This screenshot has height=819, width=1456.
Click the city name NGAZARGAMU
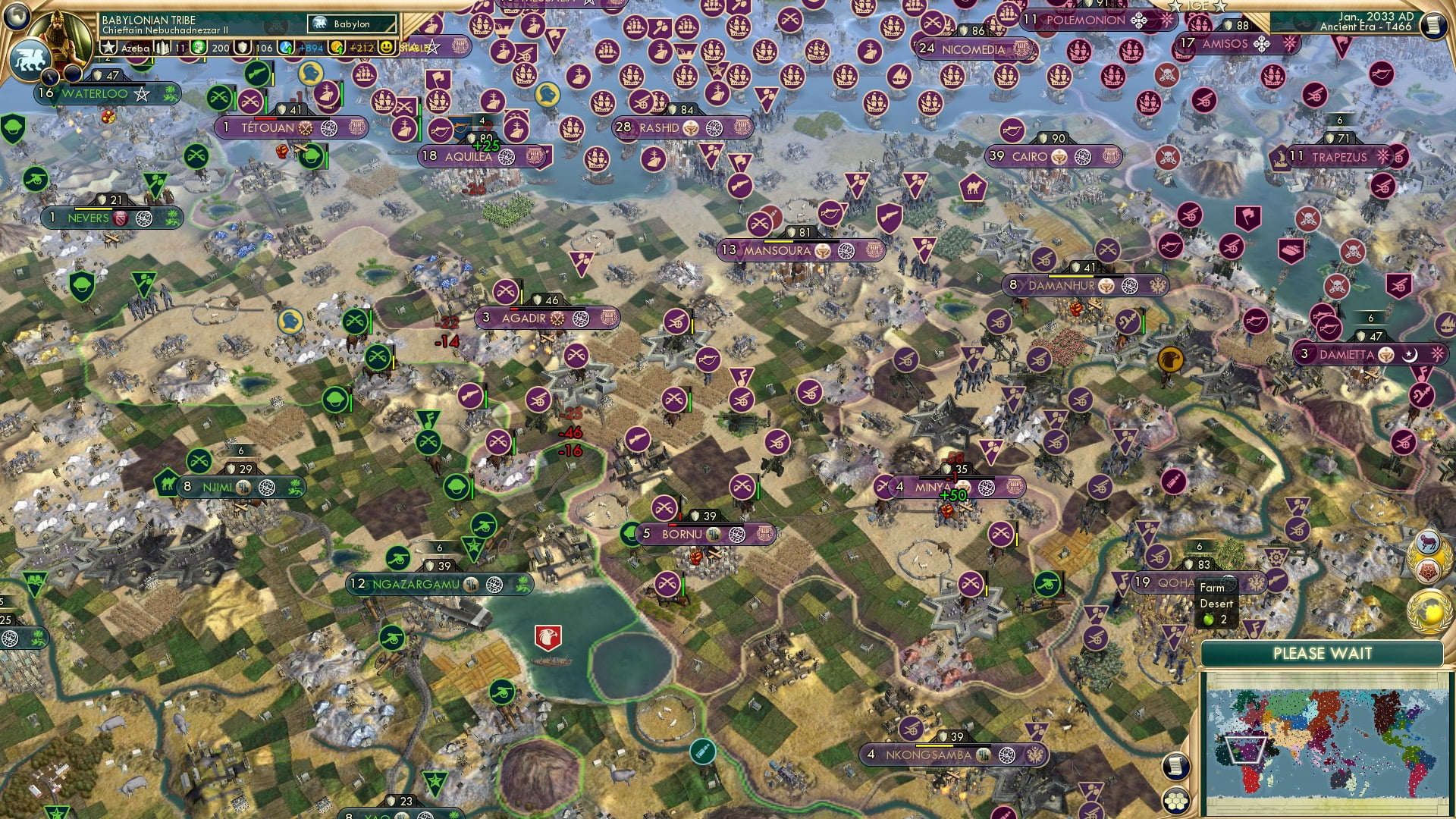click(x=413, y=585)
